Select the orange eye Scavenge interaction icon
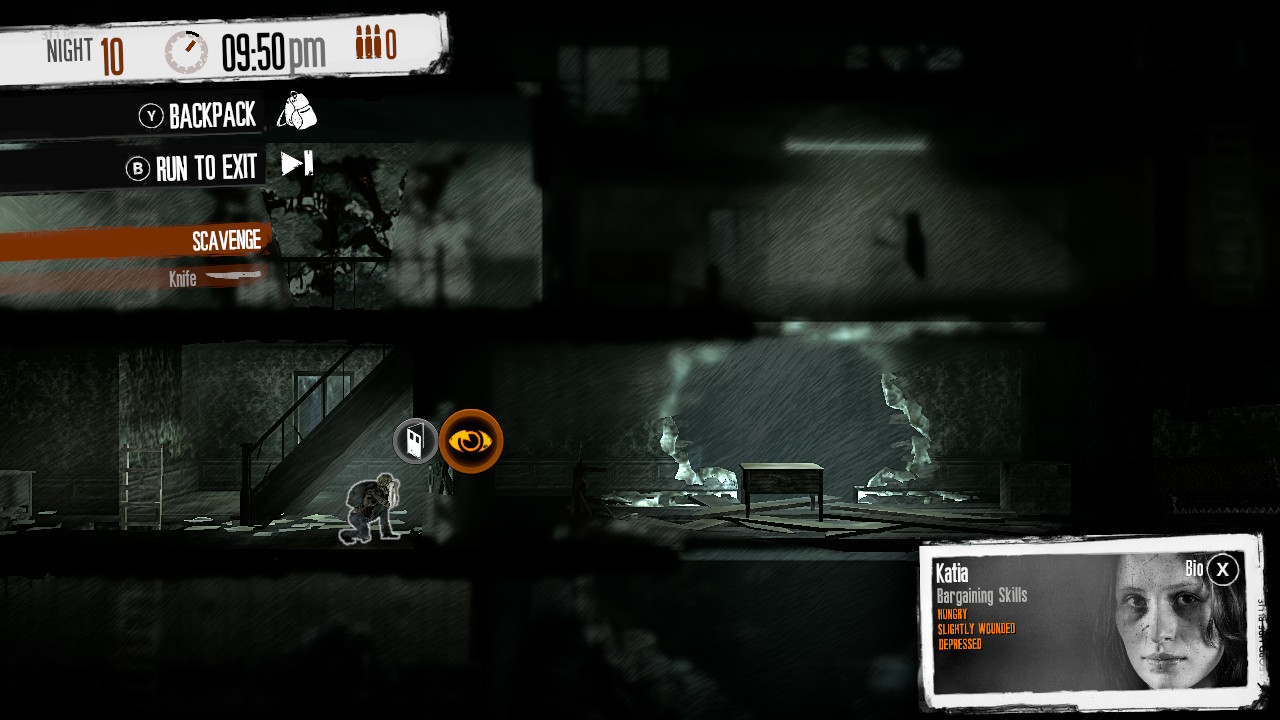Screen dimensions: 1280x720 470,440
